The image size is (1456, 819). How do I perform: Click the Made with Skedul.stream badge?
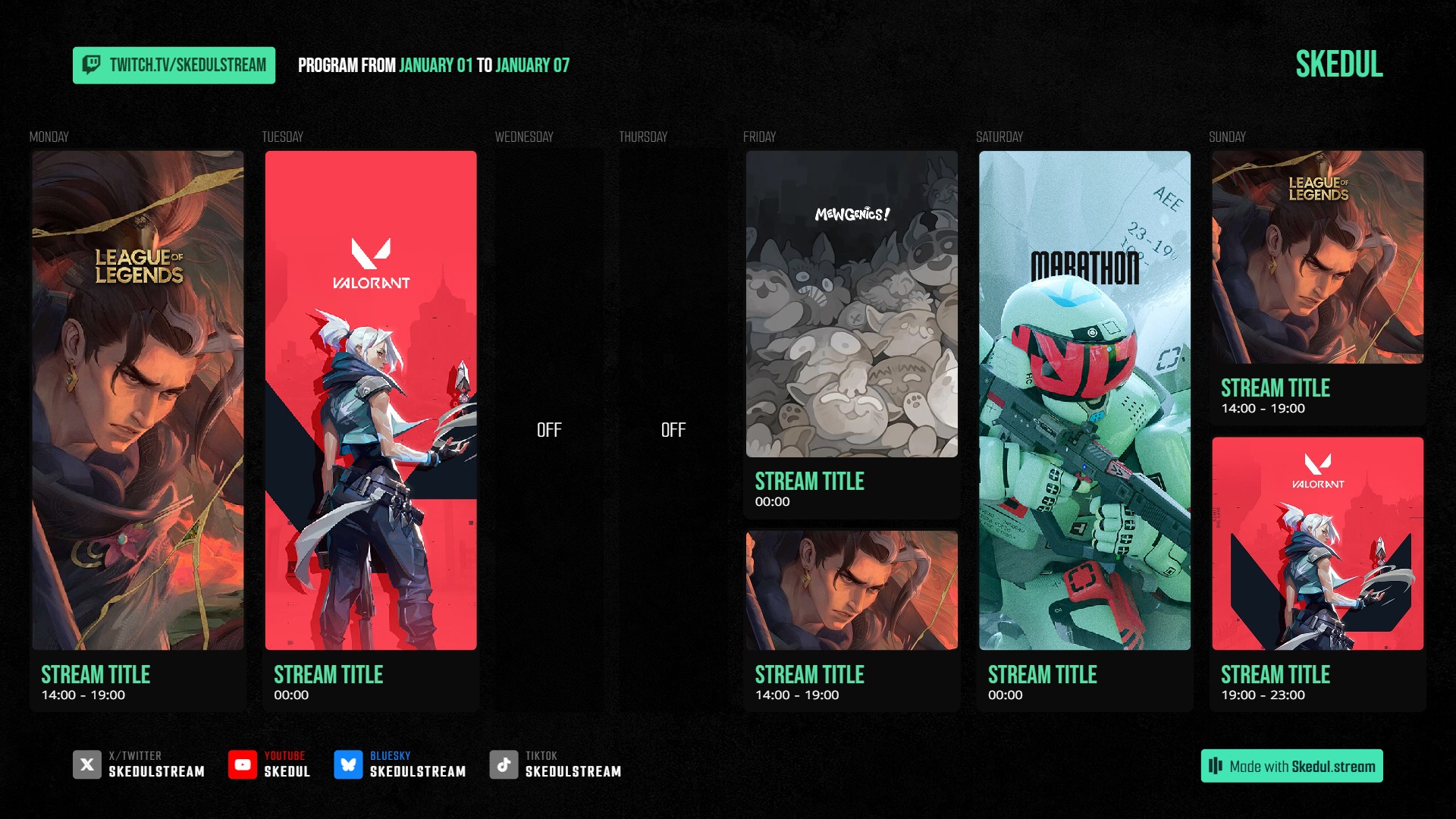click(x=1291, y=766)
